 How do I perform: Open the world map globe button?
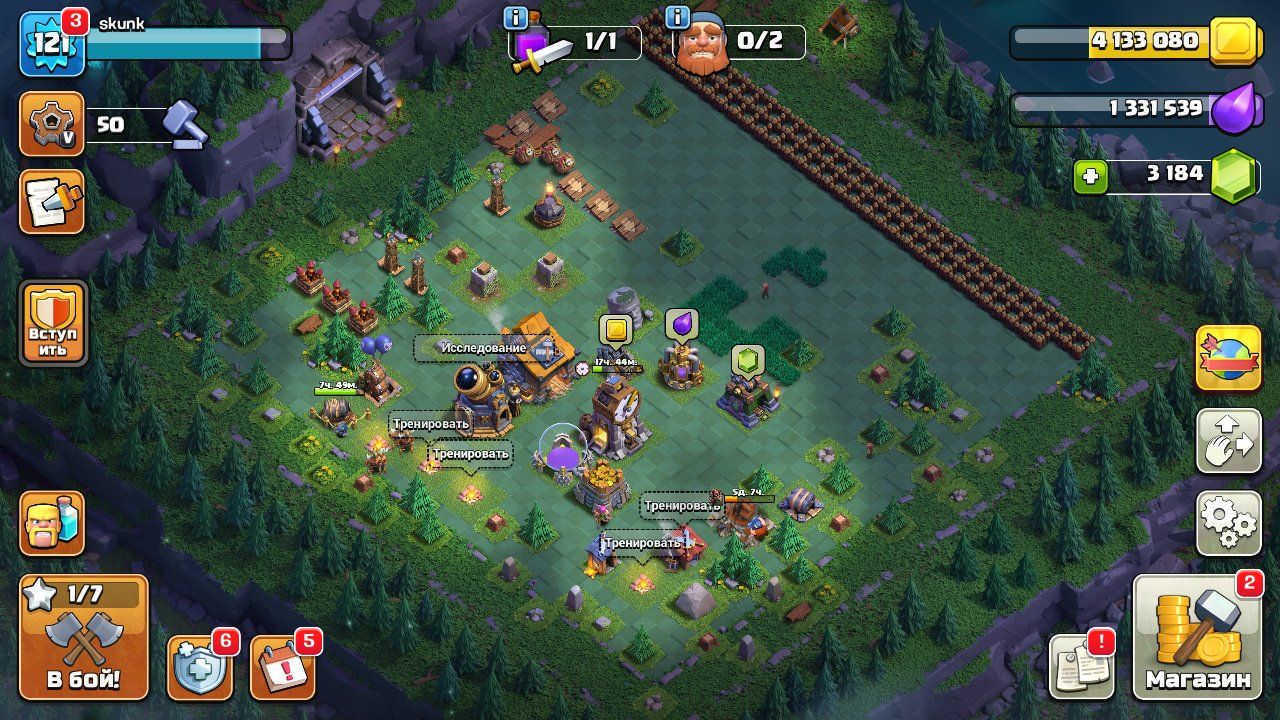(x=1228, y=358)
